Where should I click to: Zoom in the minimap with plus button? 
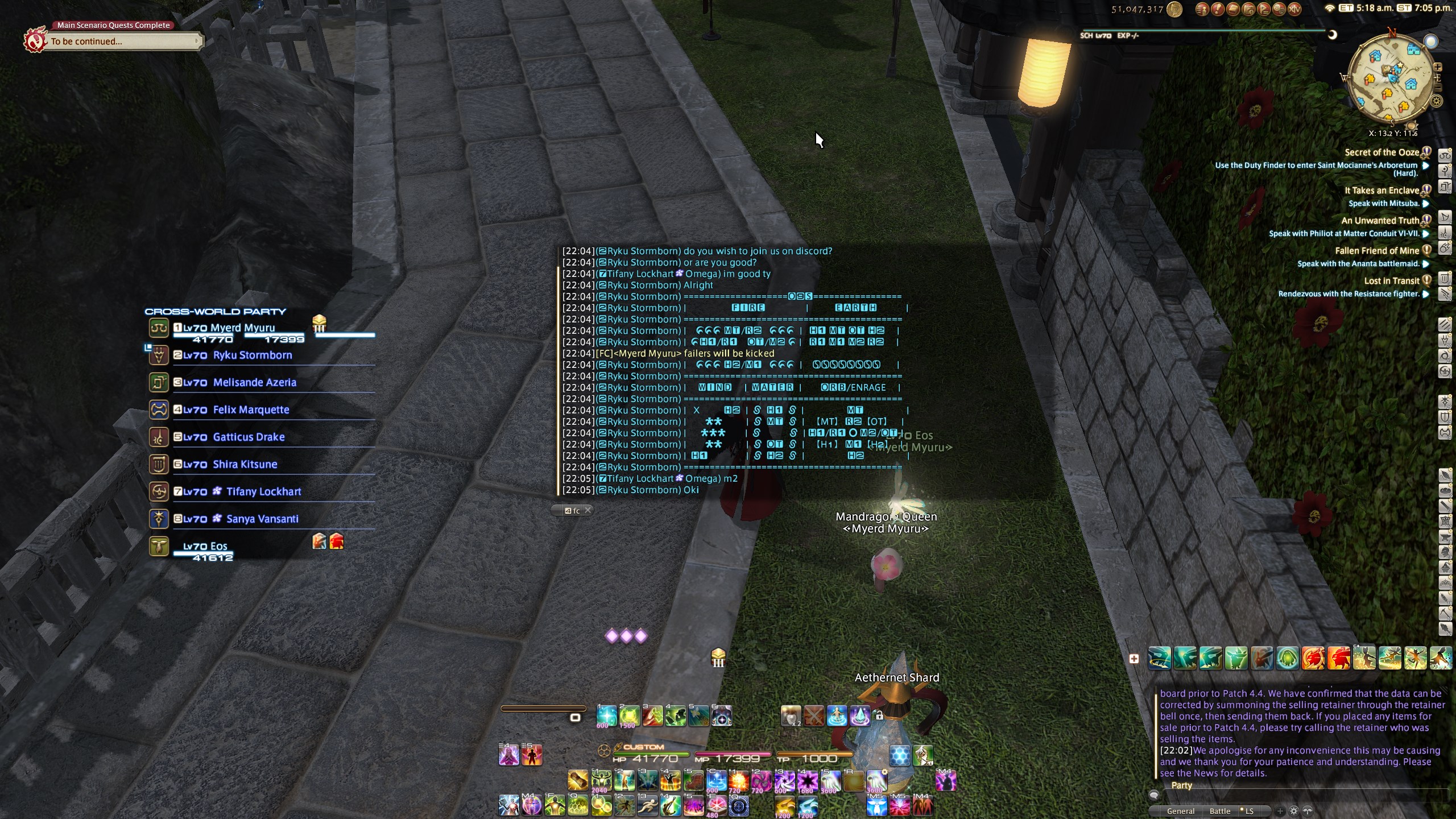(1437, 67)
